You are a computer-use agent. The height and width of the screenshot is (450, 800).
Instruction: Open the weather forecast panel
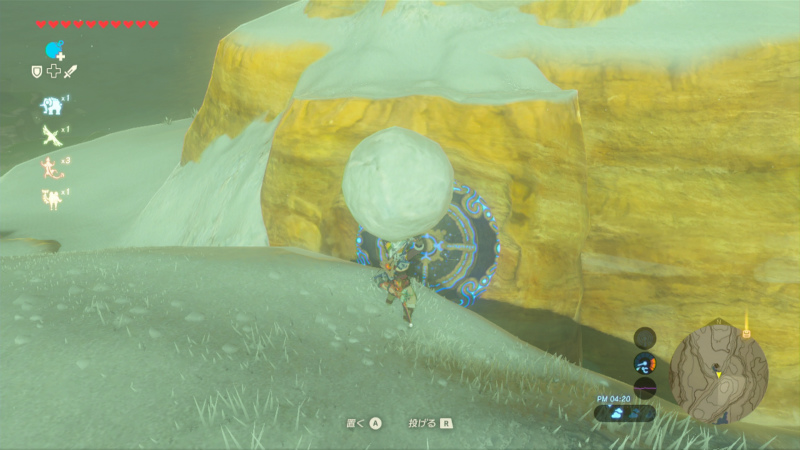click(x=626, y=412)
